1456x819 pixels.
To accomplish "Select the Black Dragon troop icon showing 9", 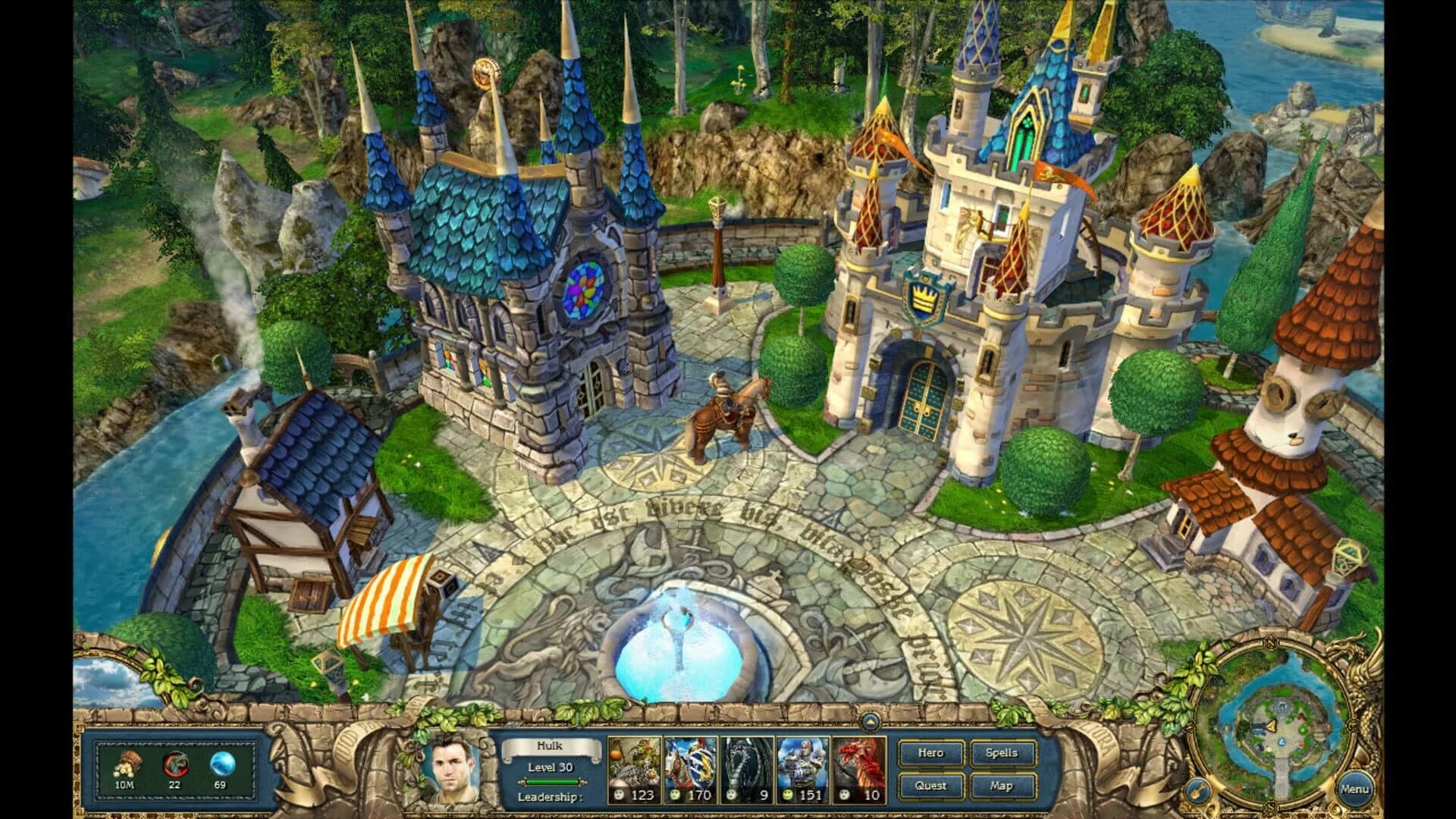I will 747,770.
